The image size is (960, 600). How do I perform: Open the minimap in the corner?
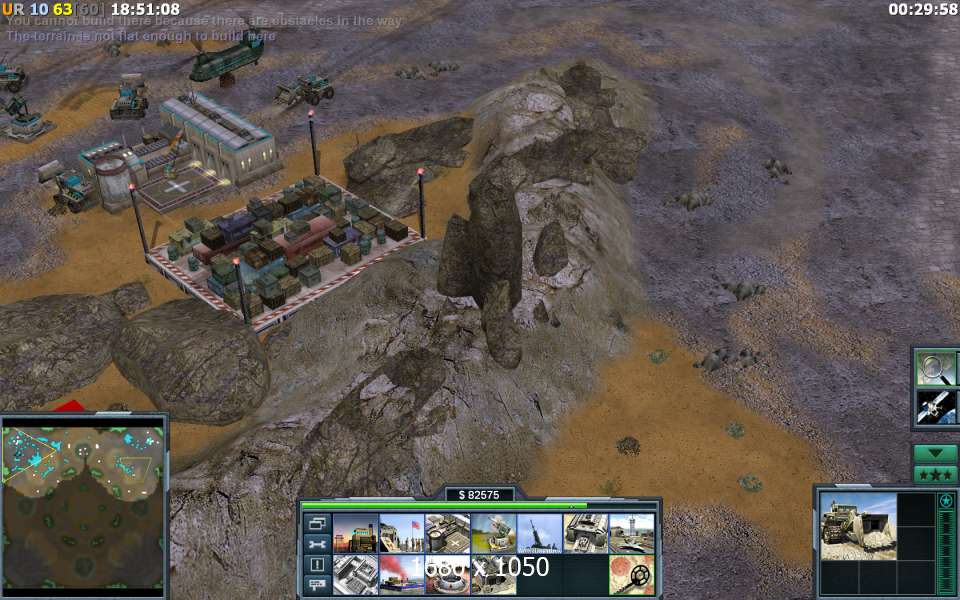coord(84,505)
